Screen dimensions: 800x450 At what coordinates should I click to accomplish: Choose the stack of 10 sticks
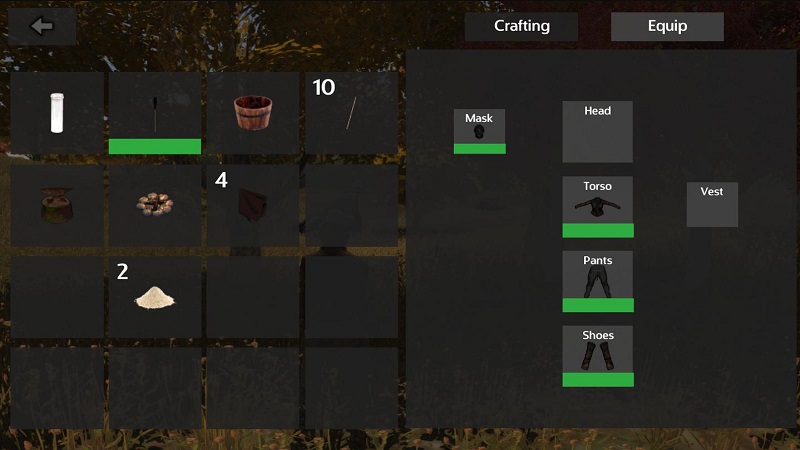tap(351, 112)
